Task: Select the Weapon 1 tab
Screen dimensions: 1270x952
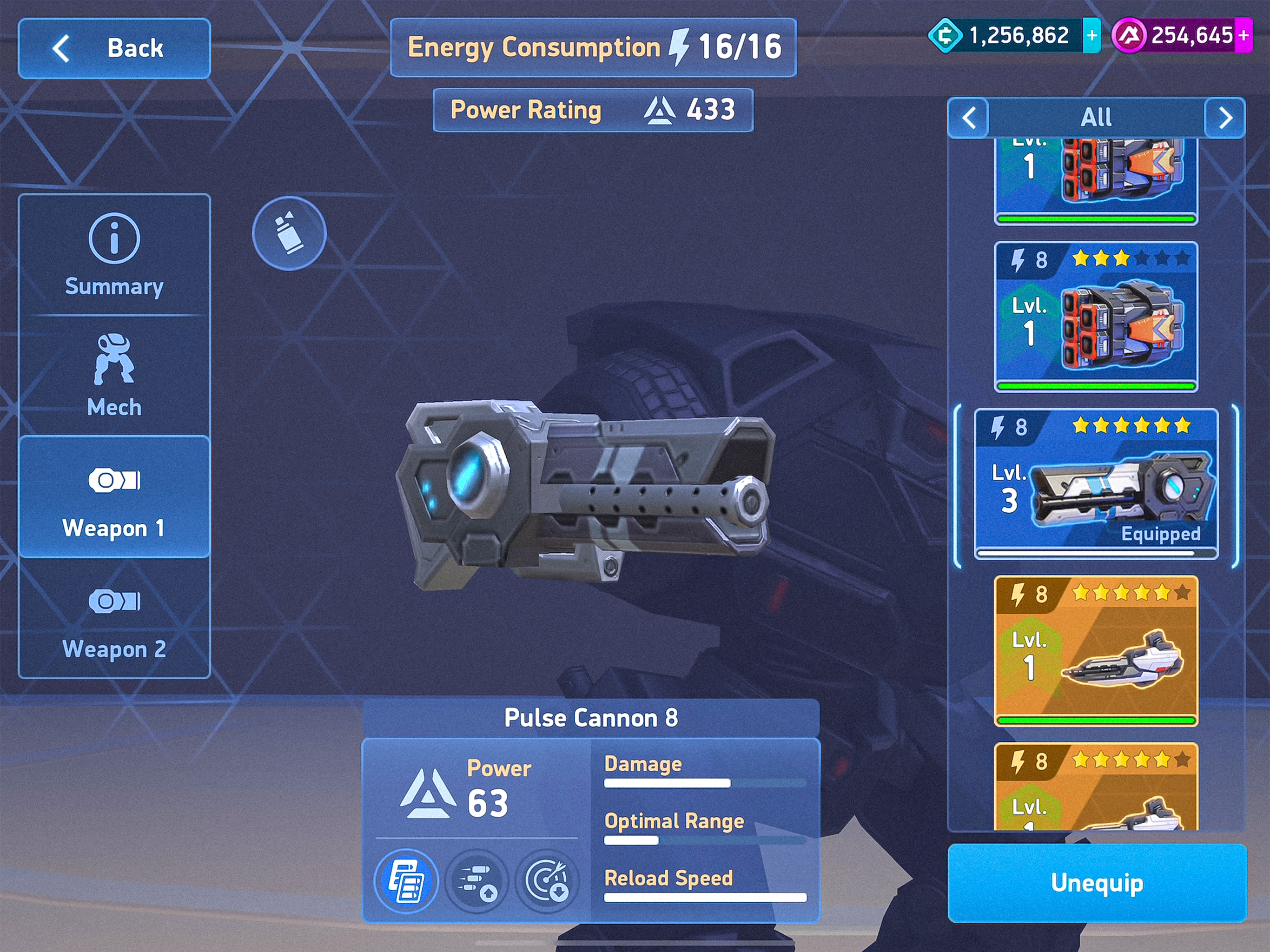Action: (114, 497)
